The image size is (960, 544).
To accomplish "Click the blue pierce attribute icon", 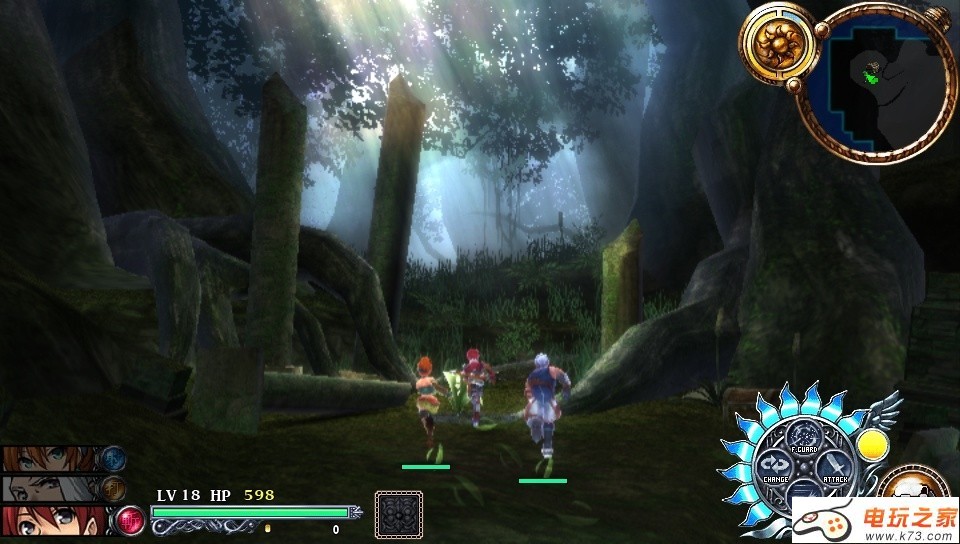I will tap(113, 458).
